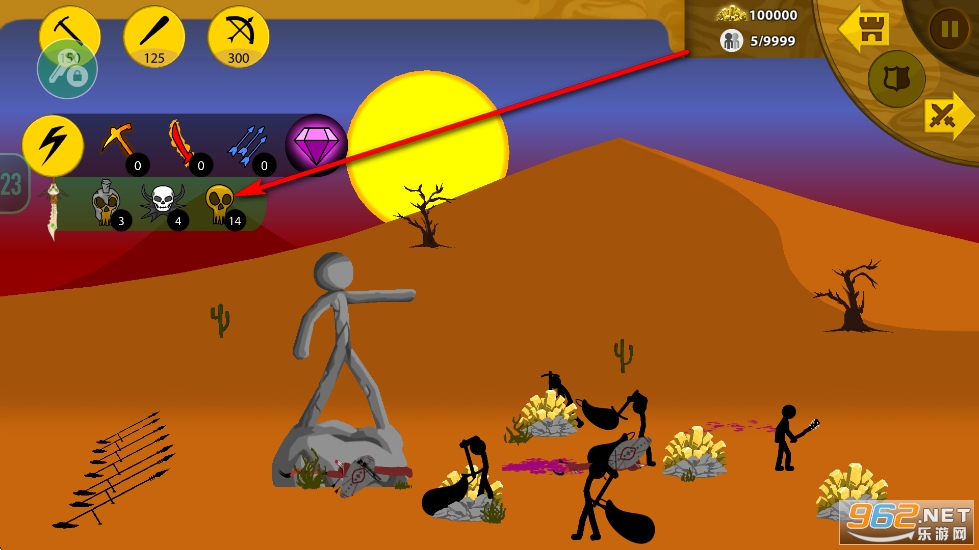Train a swordwrath clubman for 125 gold
This screenshot has height=550, width=979.
[154, 34]
